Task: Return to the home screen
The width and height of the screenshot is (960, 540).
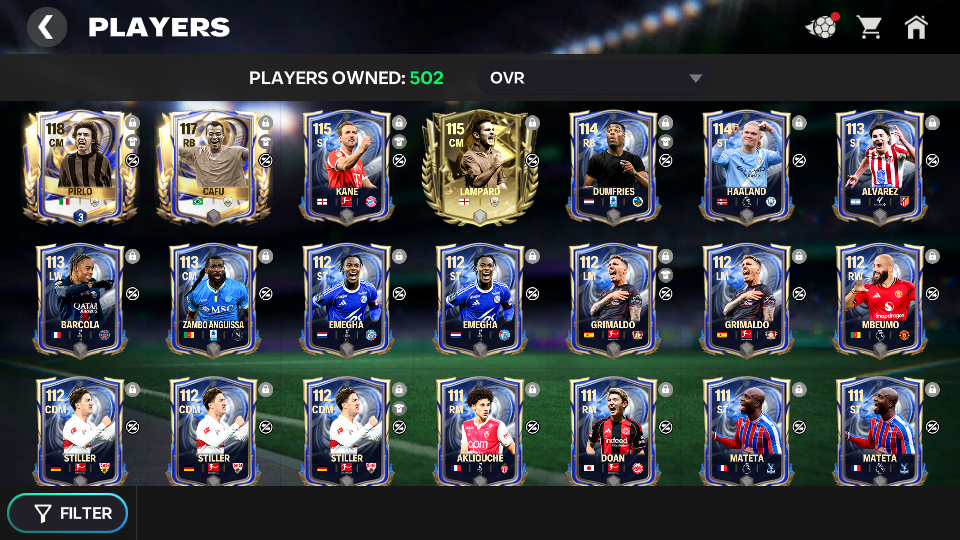Action: [916, 27]
